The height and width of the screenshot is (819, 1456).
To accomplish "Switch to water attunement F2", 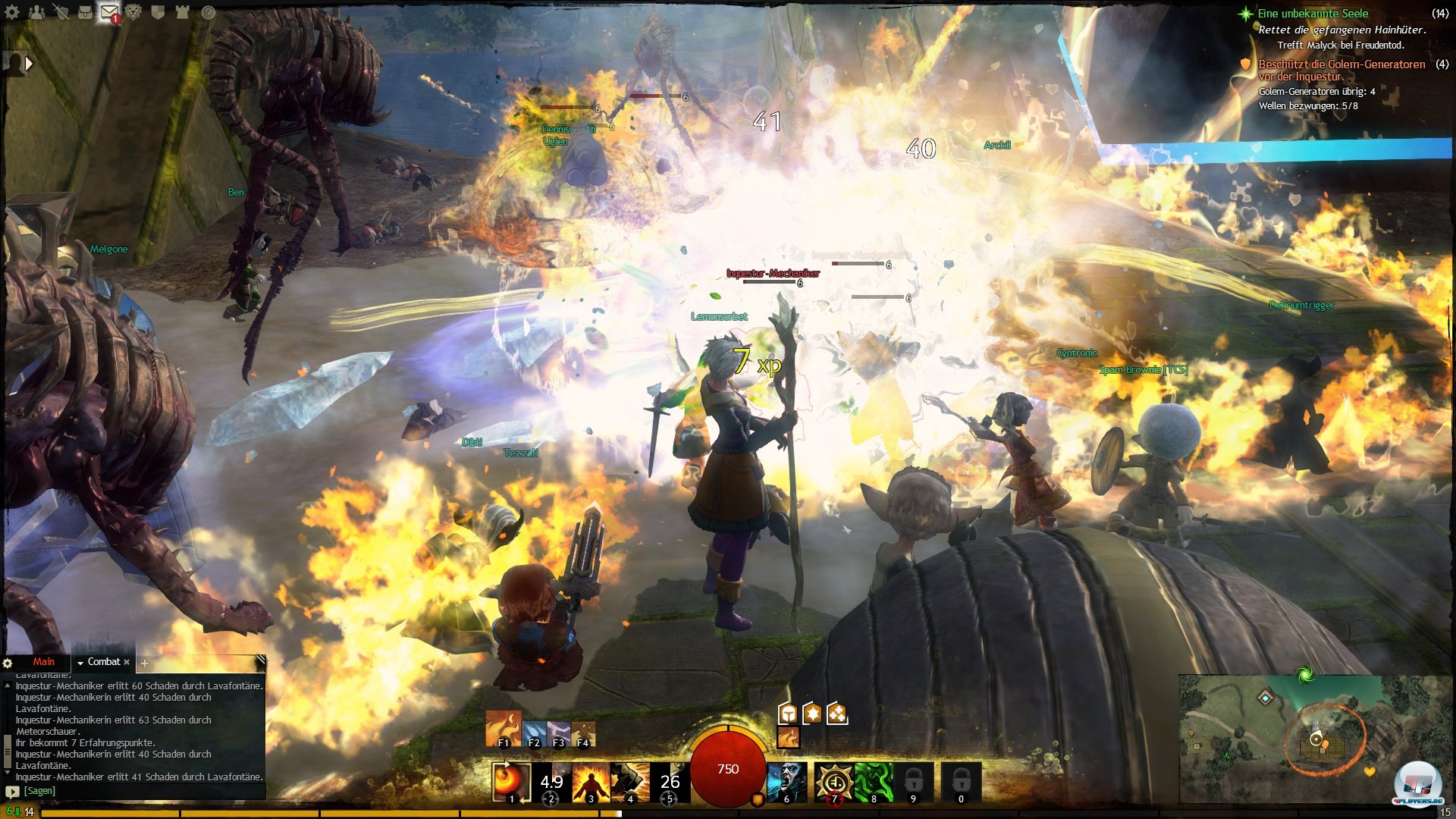I will point(534,733).
